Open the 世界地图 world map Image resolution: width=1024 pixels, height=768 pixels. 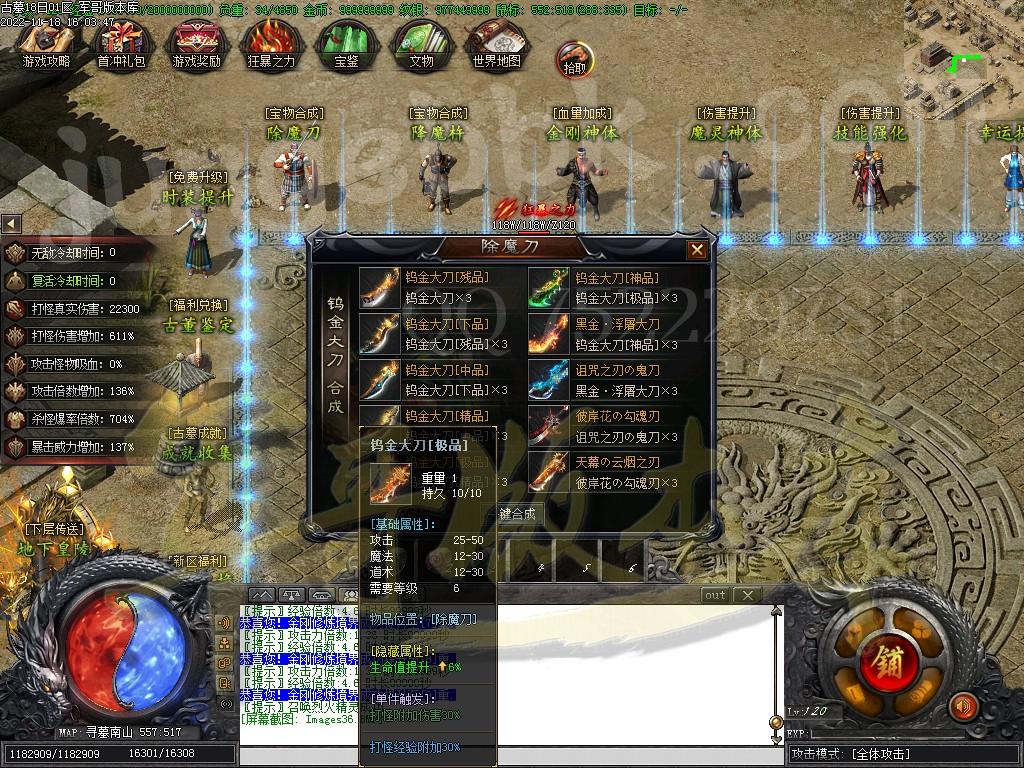(496, 44)
